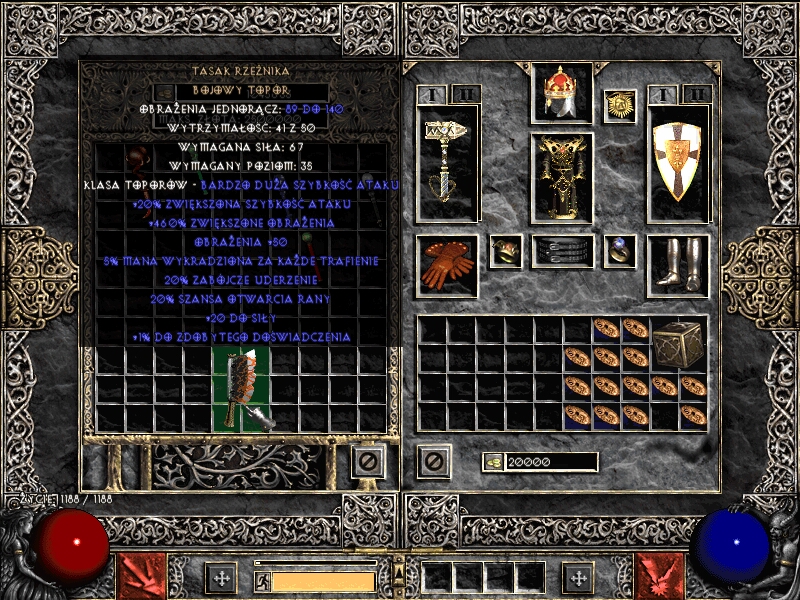Select the equipped sun amulet
The image size is (800, 600).
pos(620,105)
